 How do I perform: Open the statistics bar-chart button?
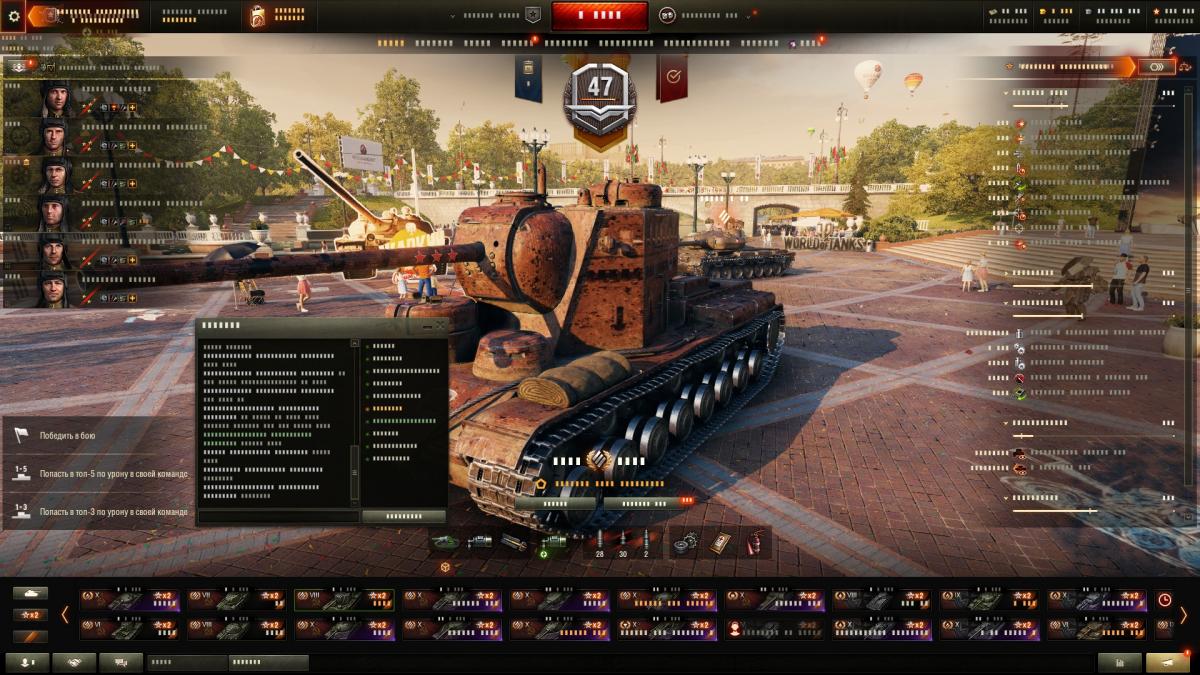(1119, 662)
